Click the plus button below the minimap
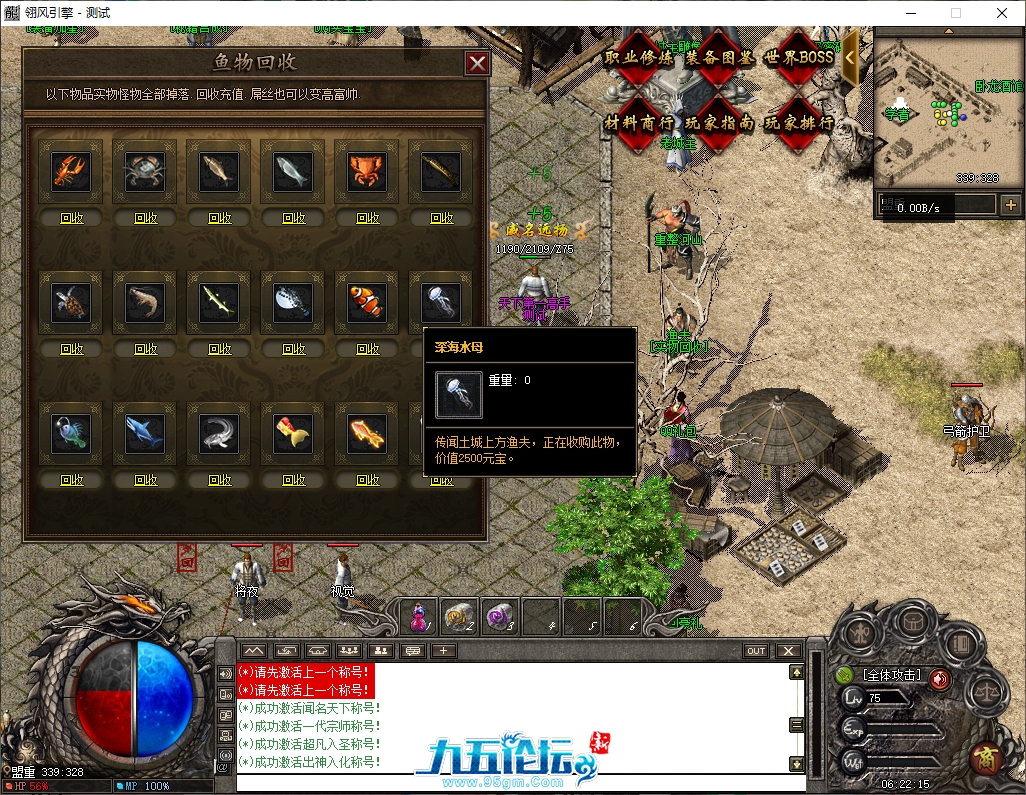 pos(1011,205)
